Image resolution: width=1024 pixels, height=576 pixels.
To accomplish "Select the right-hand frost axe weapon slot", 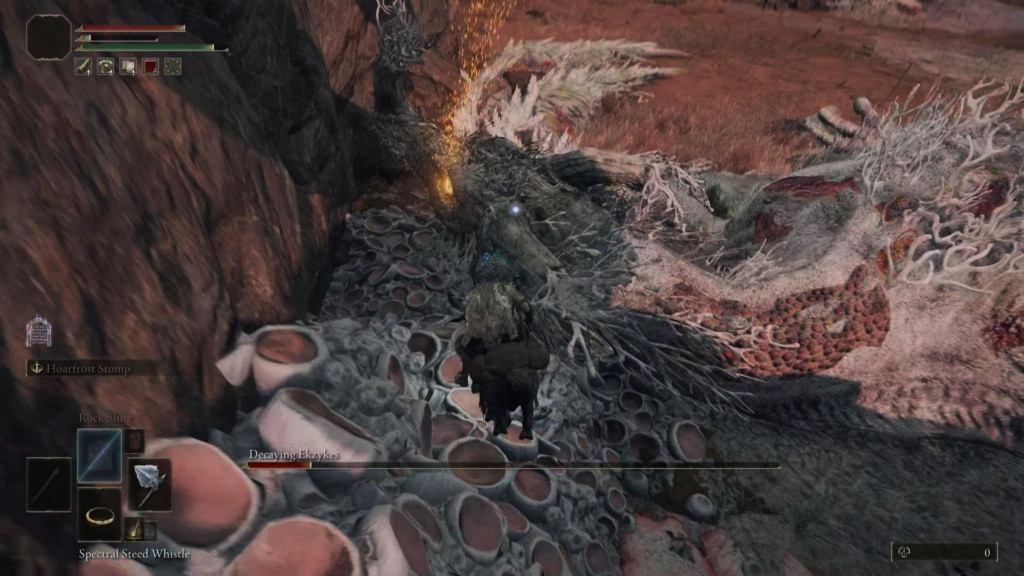I will pyautogui.click(x=148, y=485).
